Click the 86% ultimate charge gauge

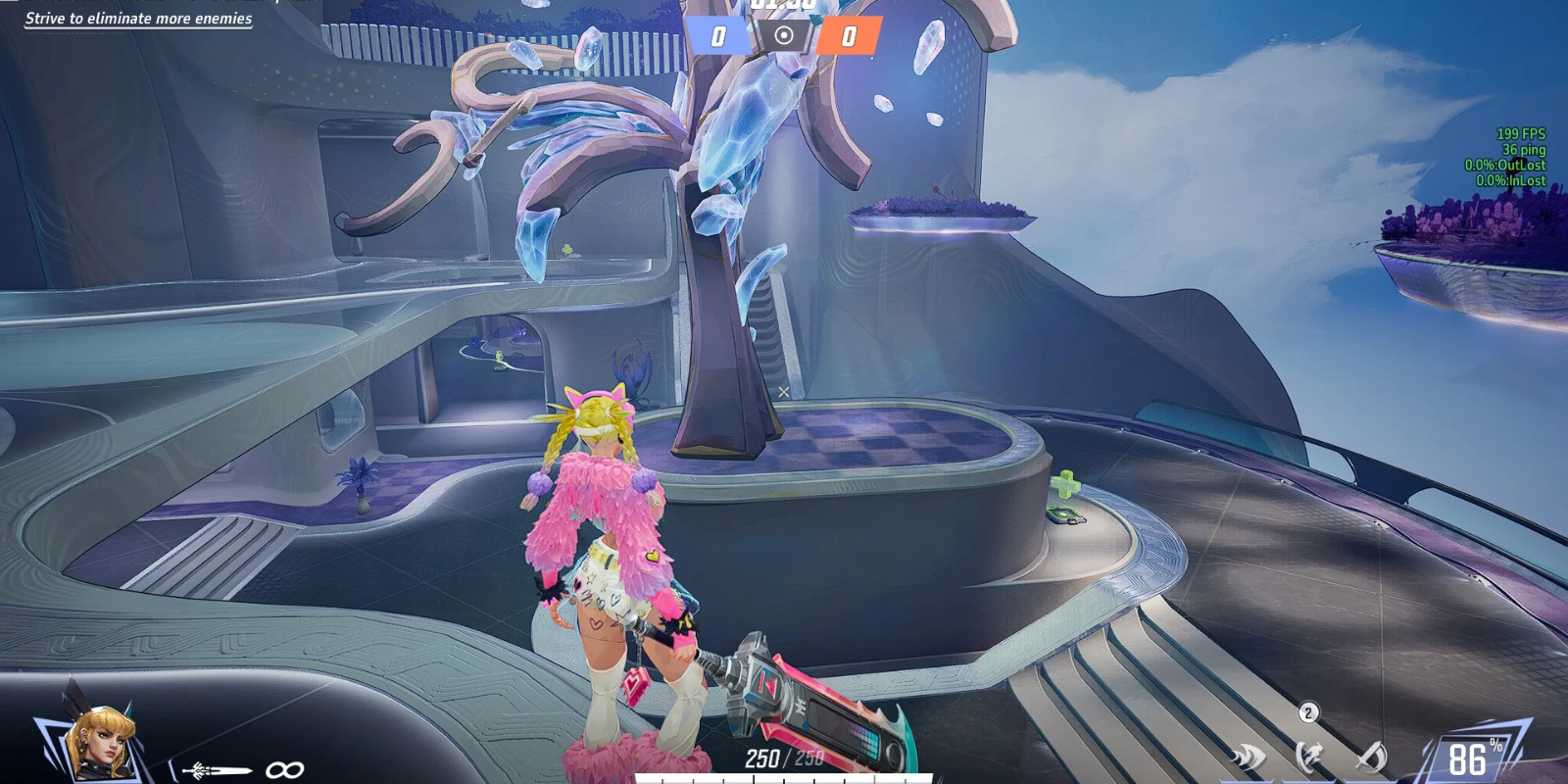[1470, 758]
